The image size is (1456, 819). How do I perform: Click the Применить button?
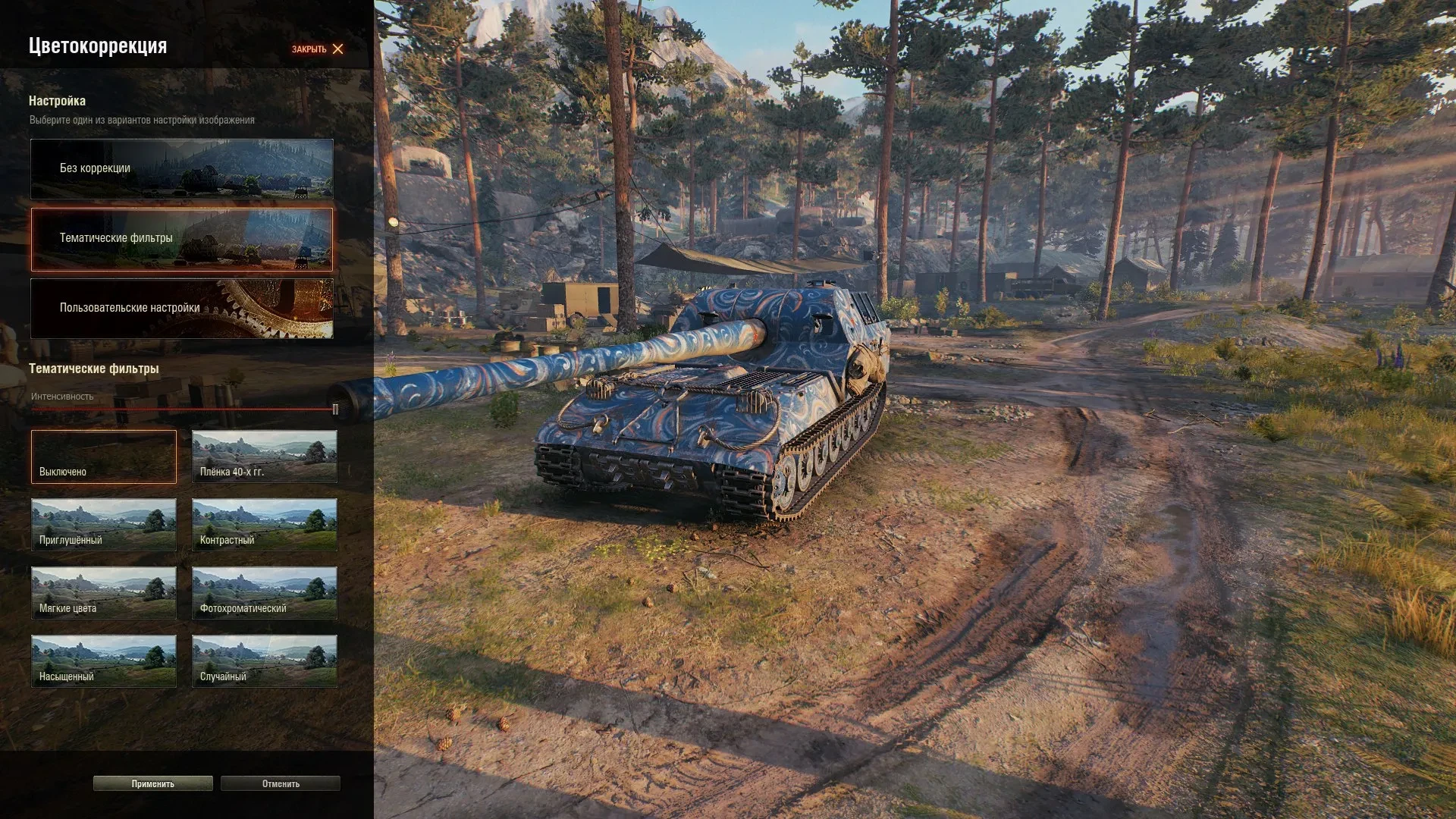(x=153, y=783)
